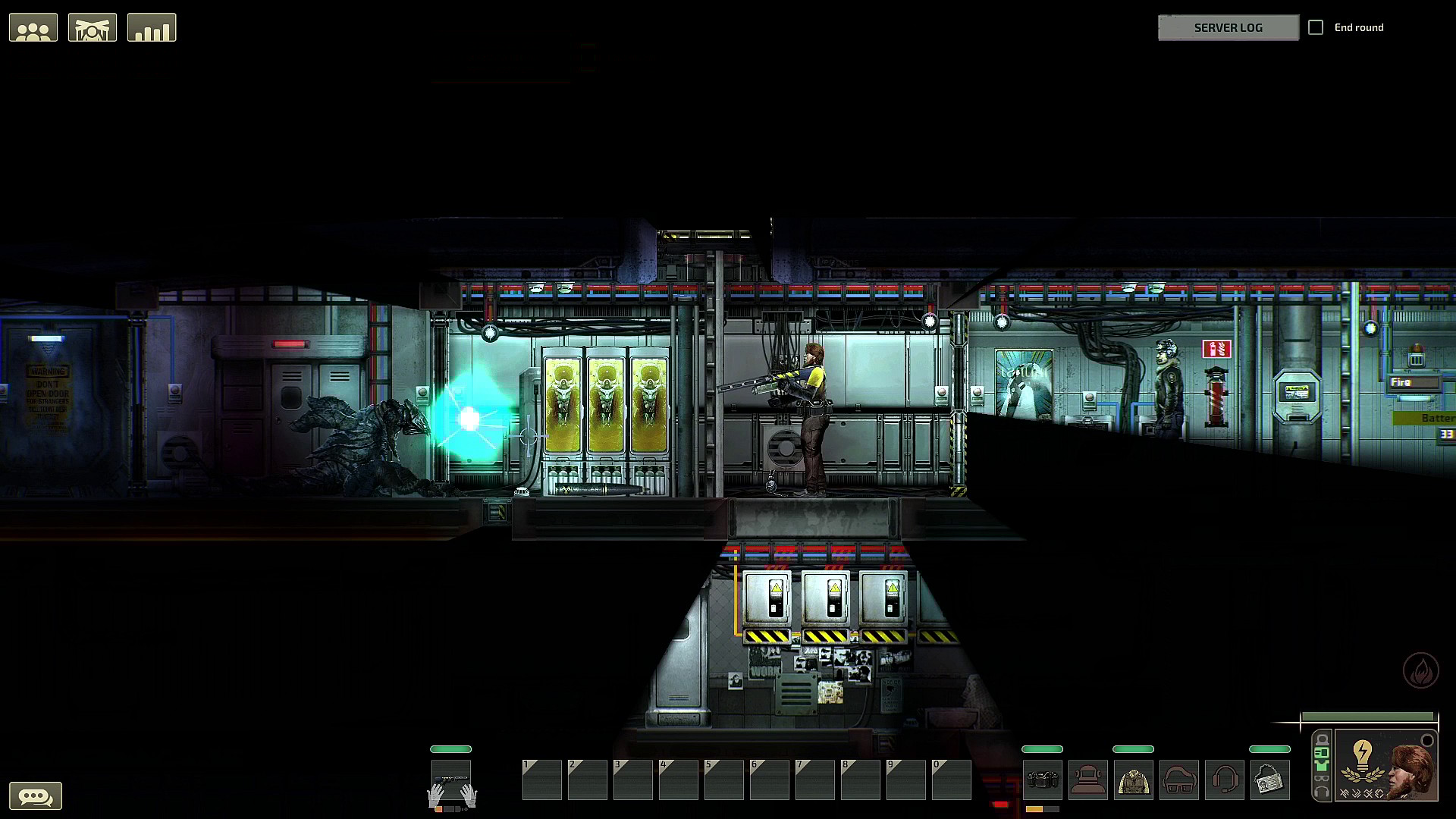Select the headgear equipment slot
The width and height of the screenshot is (1456, 819).
[x=1088, y=780]
